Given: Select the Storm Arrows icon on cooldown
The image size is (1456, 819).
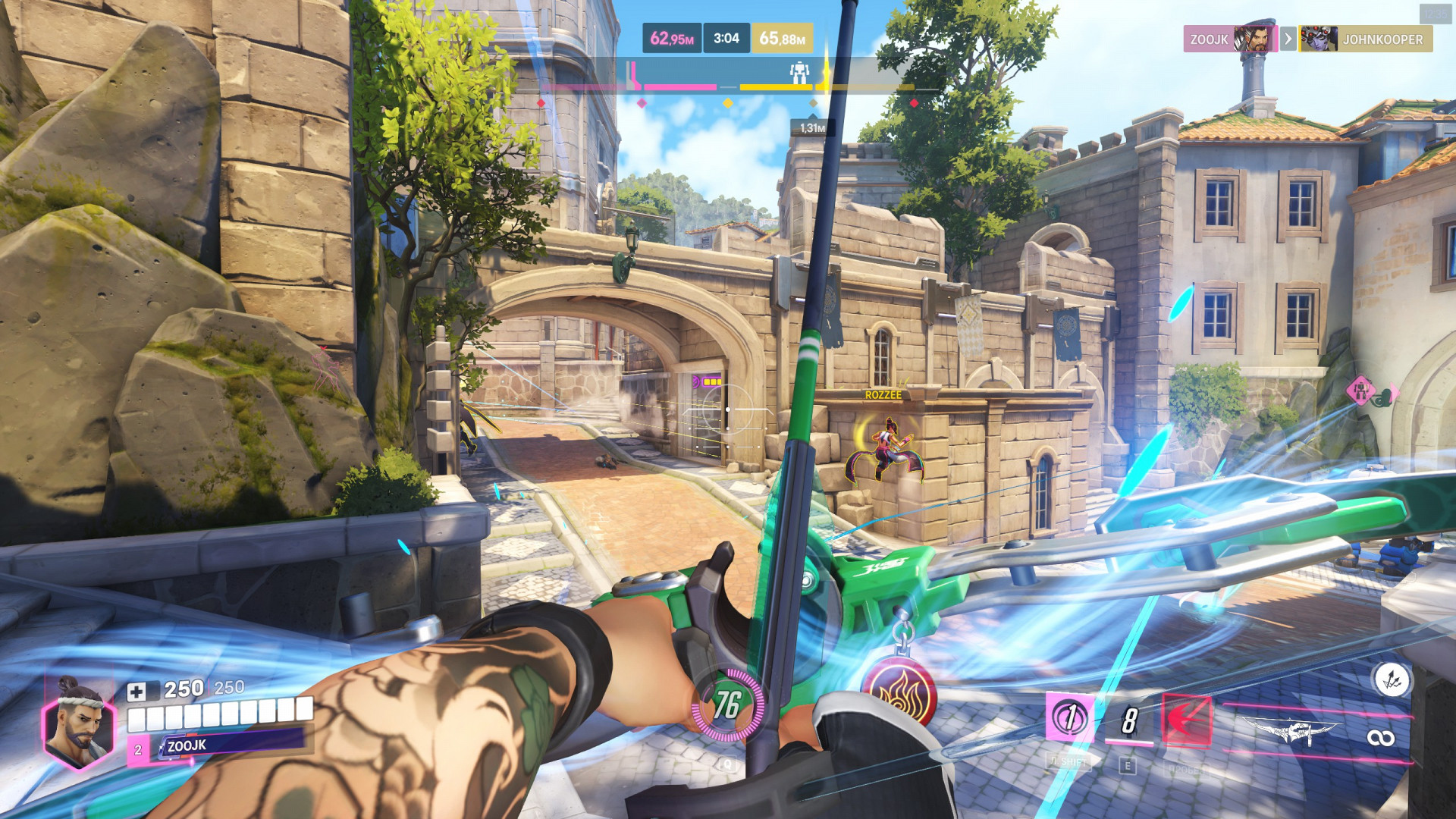Looking at the screenshot, I should [1128, 720].
